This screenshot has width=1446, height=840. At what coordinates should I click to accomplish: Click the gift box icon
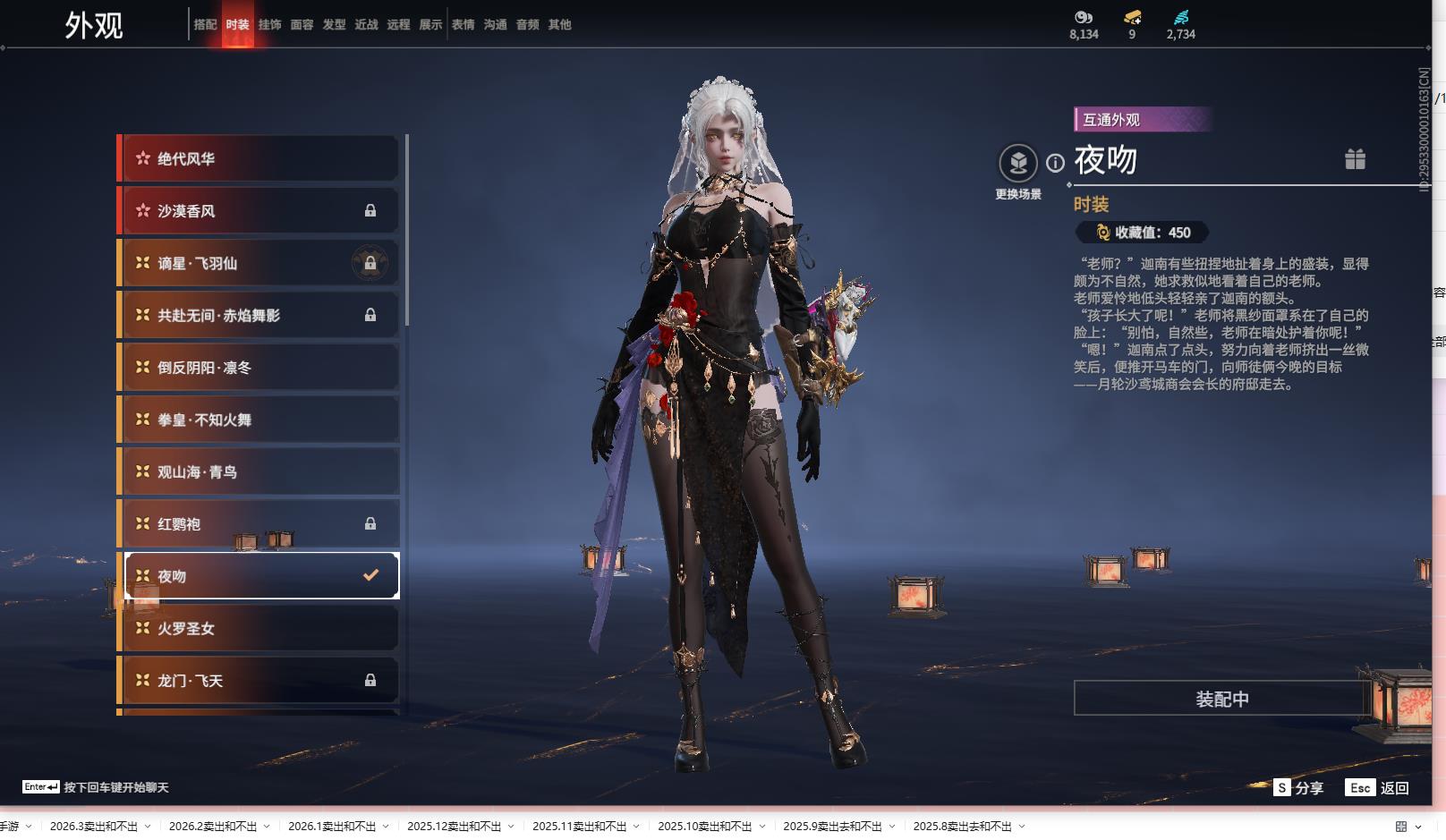pyautogui.click(x=1355, y=159)
